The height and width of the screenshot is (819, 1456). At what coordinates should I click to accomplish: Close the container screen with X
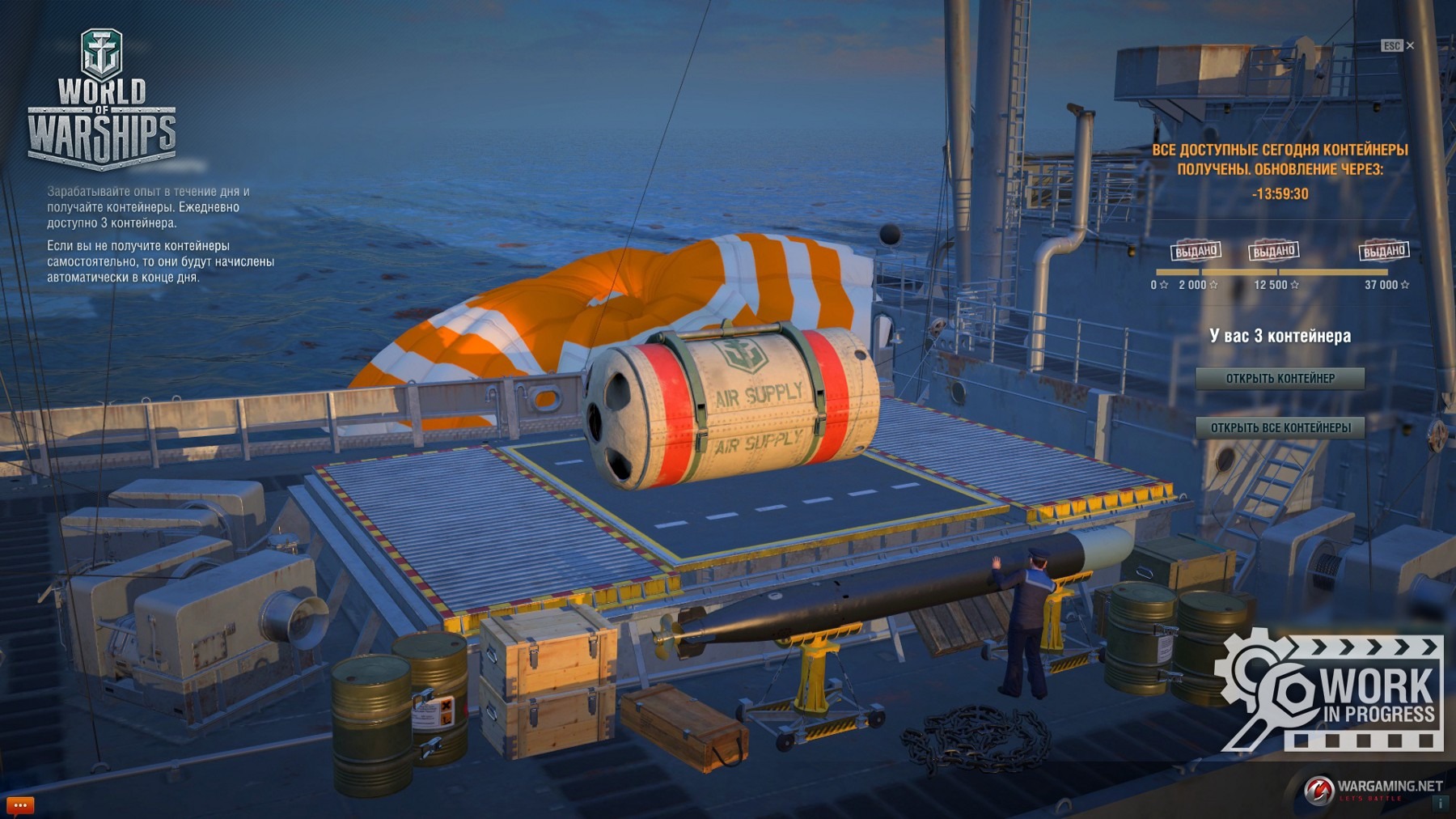1410,46
